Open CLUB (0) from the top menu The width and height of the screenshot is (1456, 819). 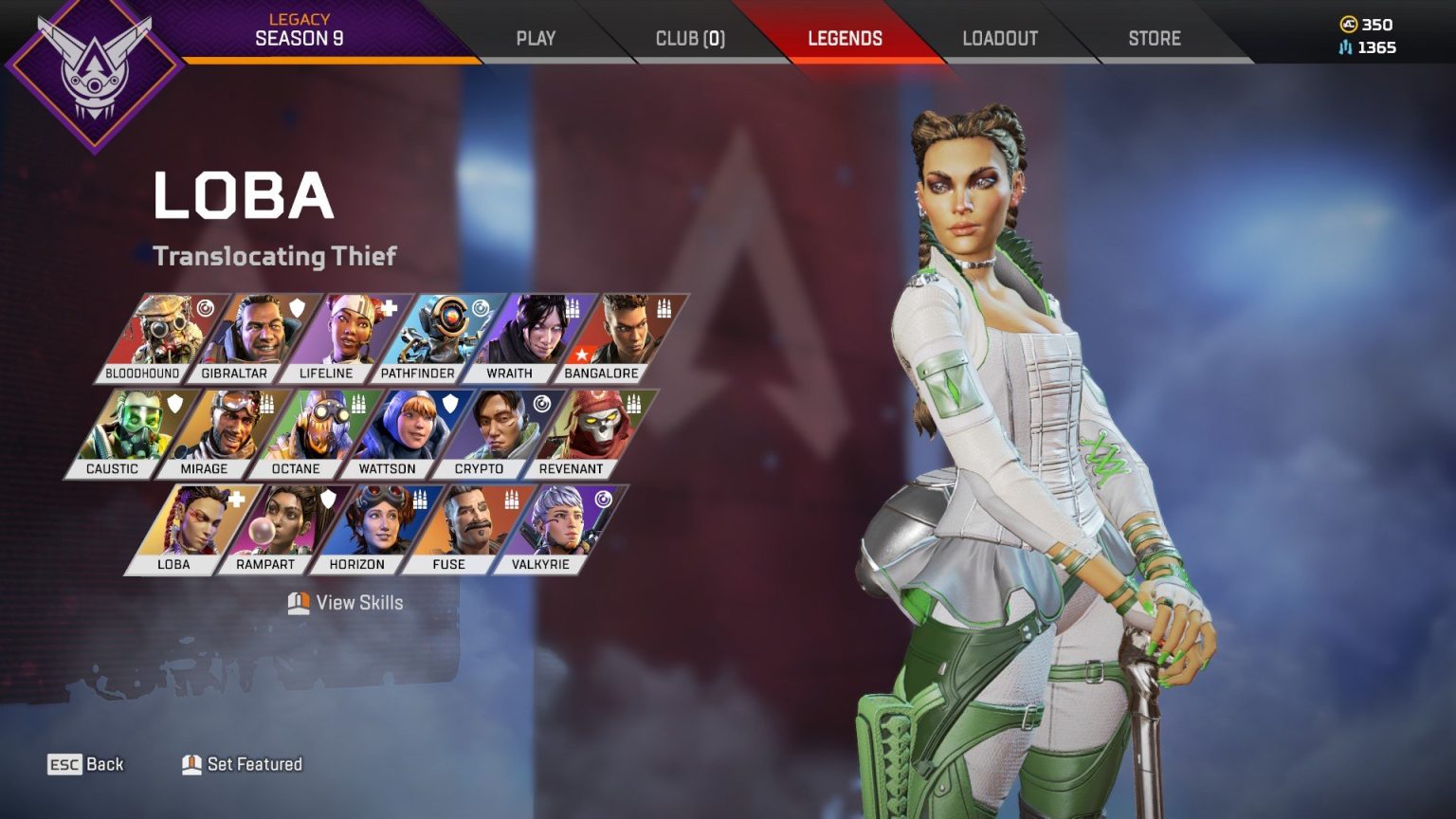(690, 38)
